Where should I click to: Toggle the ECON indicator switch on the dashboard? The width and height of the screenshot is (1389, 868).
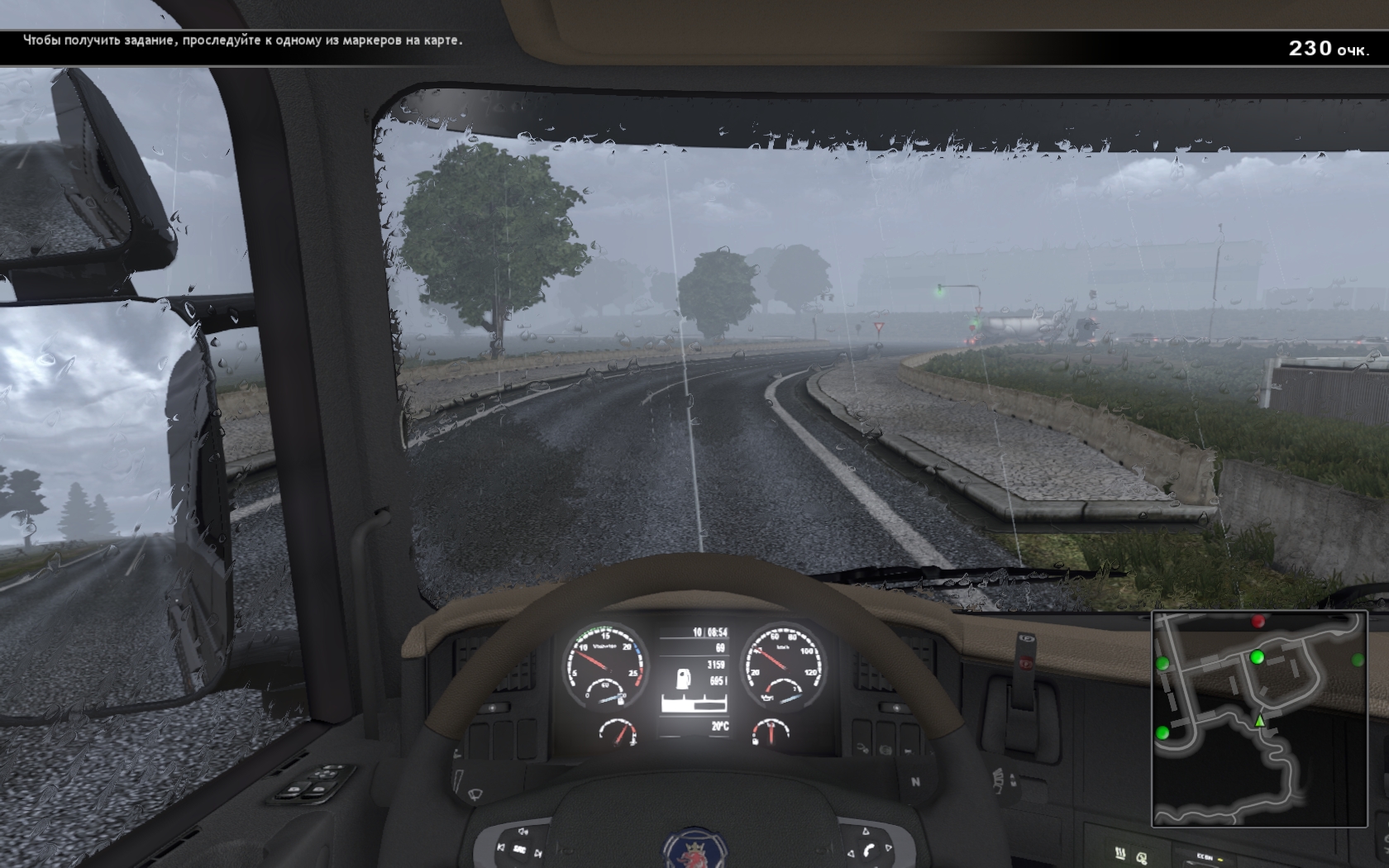[x=1206, y=856]
